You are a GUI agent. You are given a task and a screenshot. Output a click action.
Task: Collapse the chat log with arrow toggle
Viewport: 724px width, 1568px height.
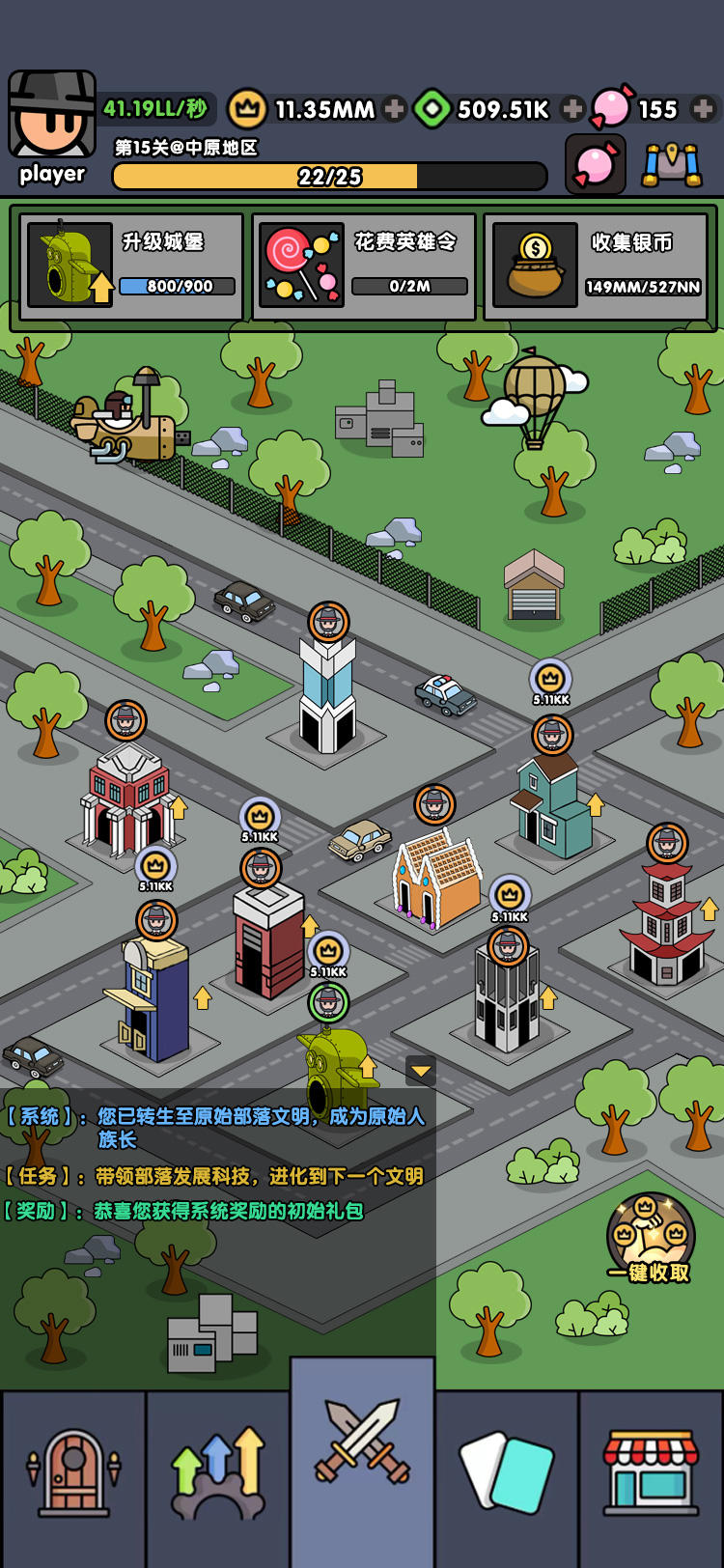pyautogui.click(x=421, y=1070)
